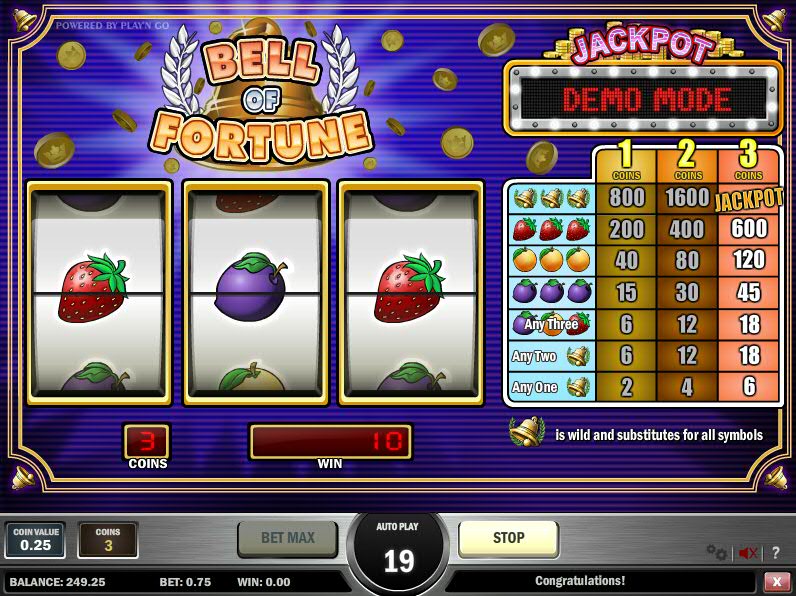Click the STOP button

[508, 538]
